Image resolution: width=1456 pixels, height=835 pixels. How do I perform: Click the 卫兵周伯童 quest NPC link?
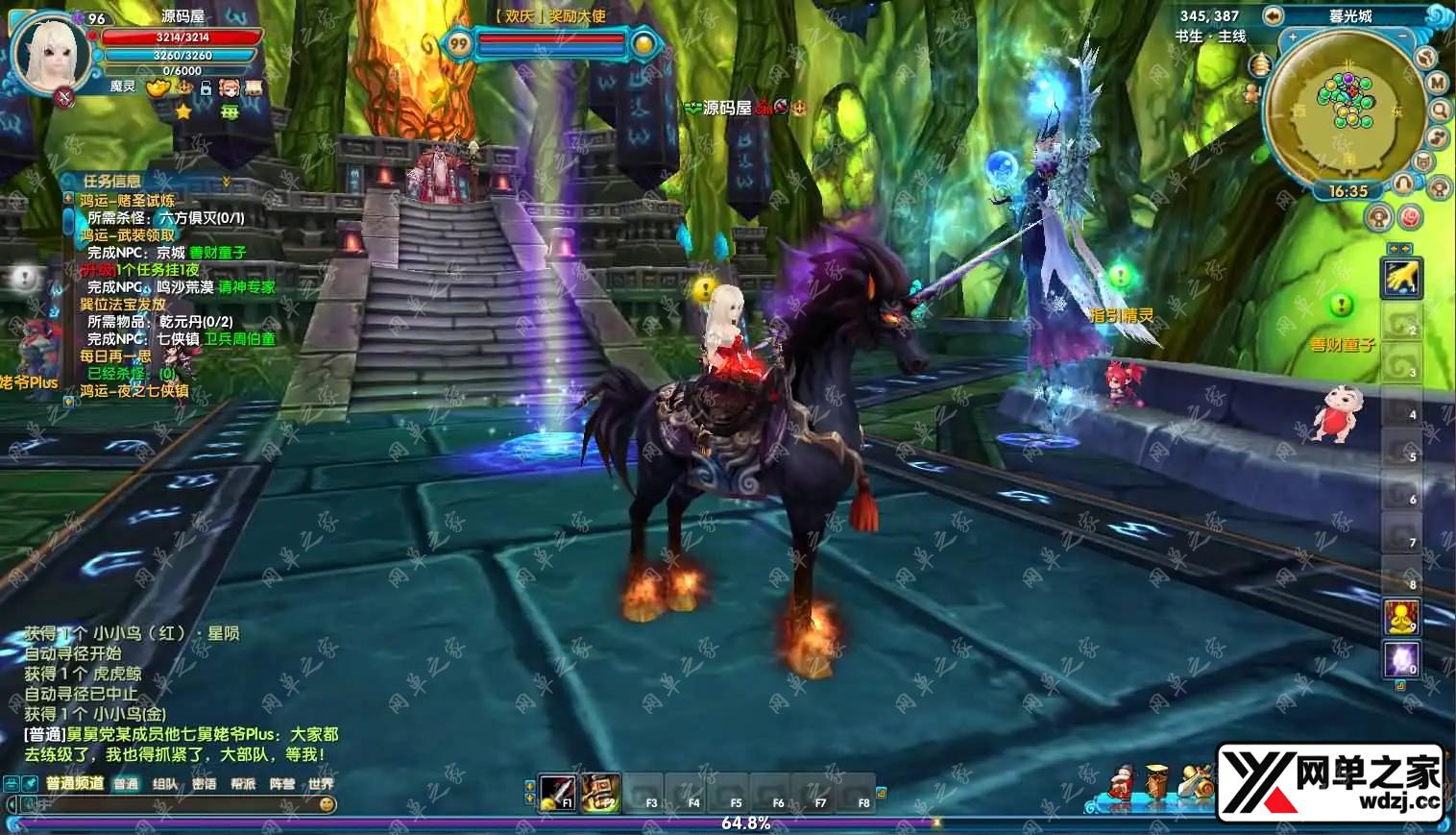click(239, 339)
